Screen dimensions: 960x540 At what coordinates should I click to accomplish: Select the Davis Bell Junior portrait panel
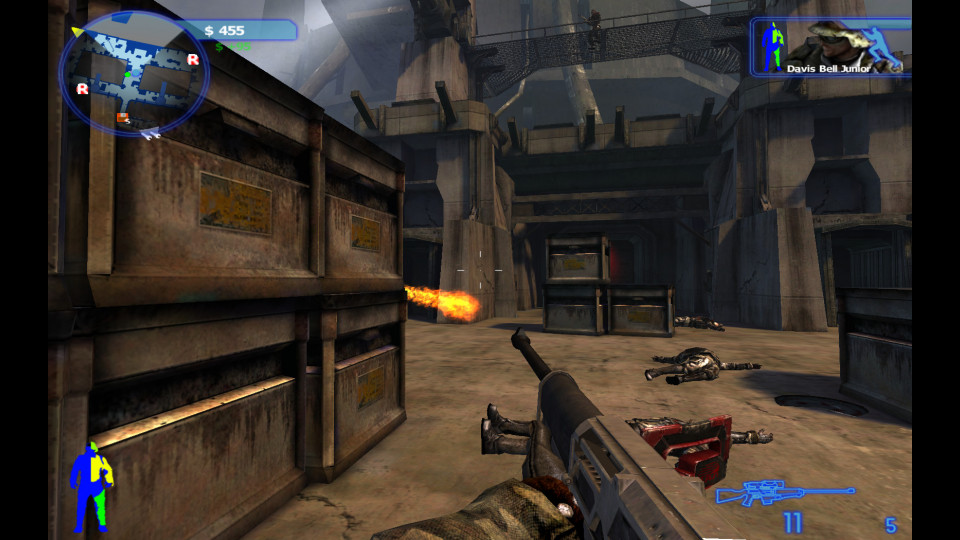tap(831, 47)
